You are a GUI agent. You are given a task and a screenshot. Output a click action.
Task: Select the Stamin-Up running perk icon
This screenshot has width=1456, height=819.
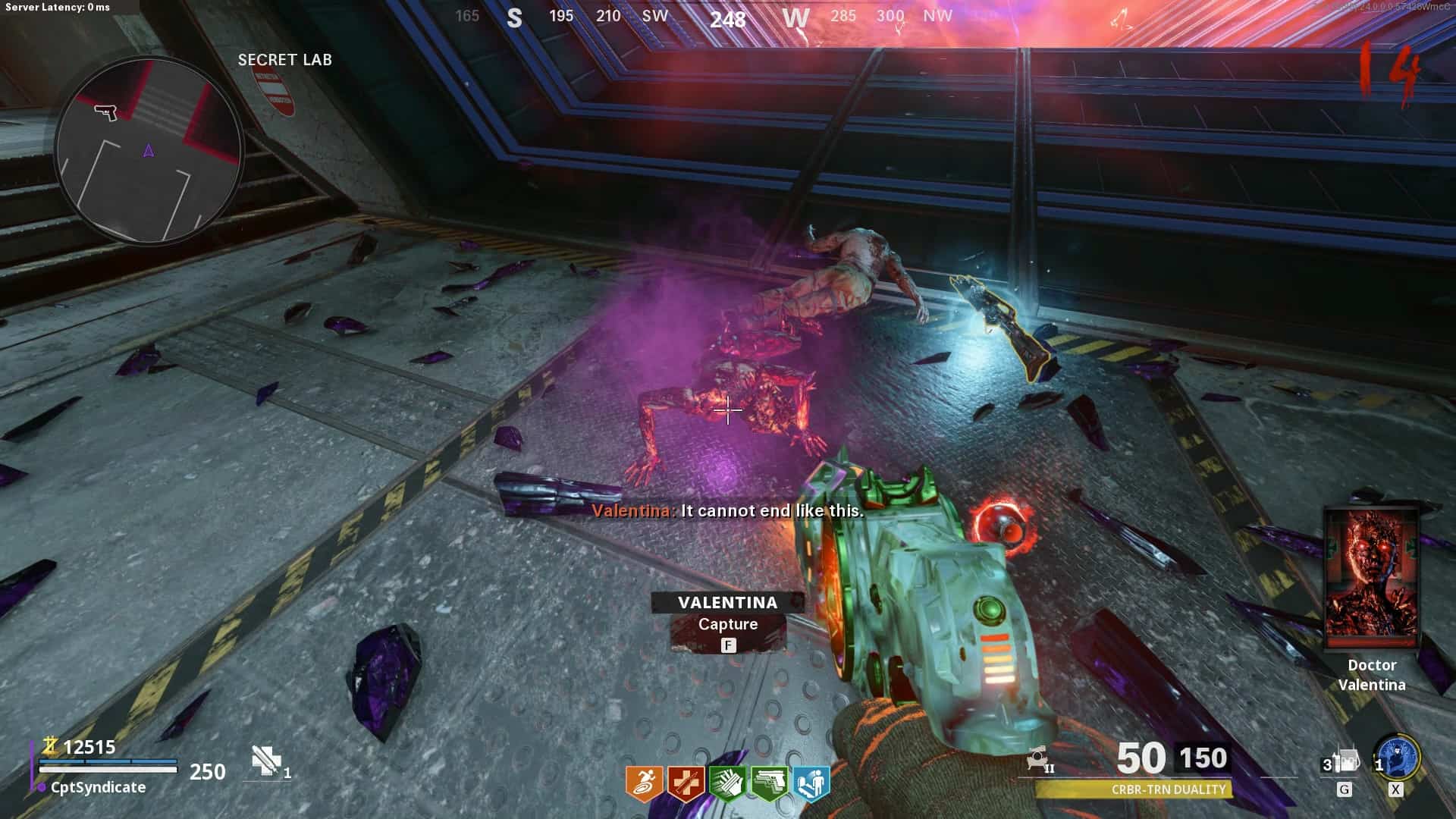tap(644, 784)
